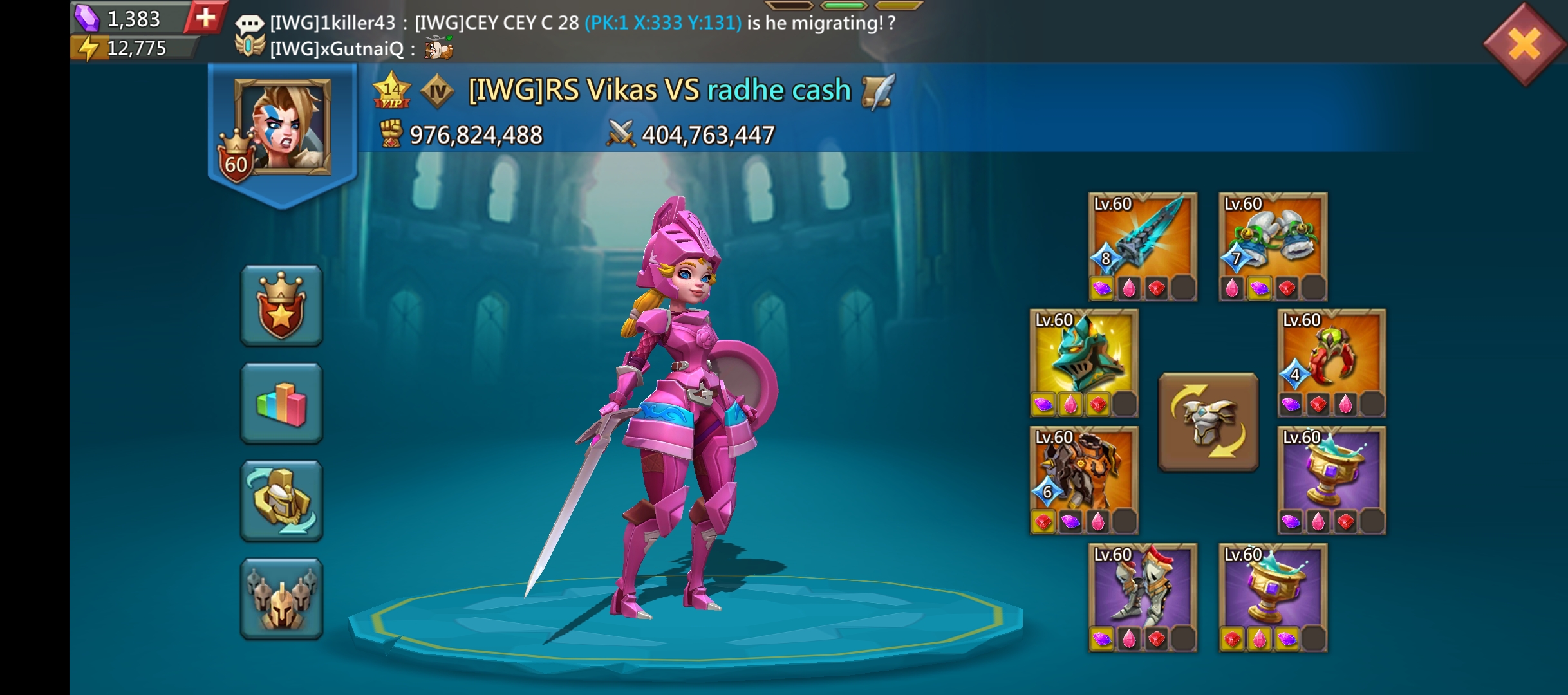Select the gem socket on the claw accessory
This screenshot has height=695, width=1568.
point(1291,403)
